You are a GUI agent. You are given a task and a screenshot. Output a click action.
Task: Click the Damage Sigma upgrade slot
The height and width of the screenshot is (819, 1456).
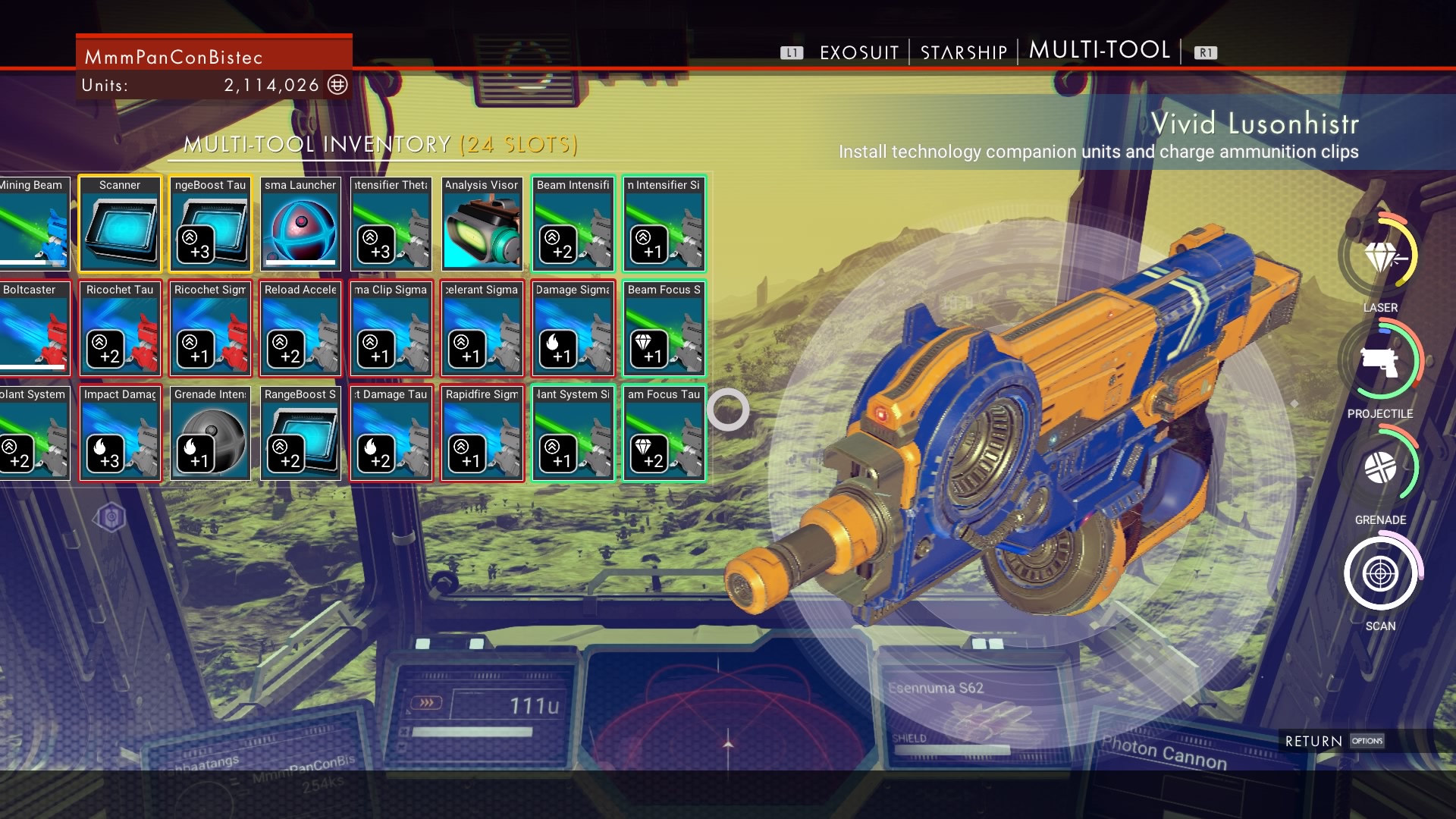tap(573, 329)
